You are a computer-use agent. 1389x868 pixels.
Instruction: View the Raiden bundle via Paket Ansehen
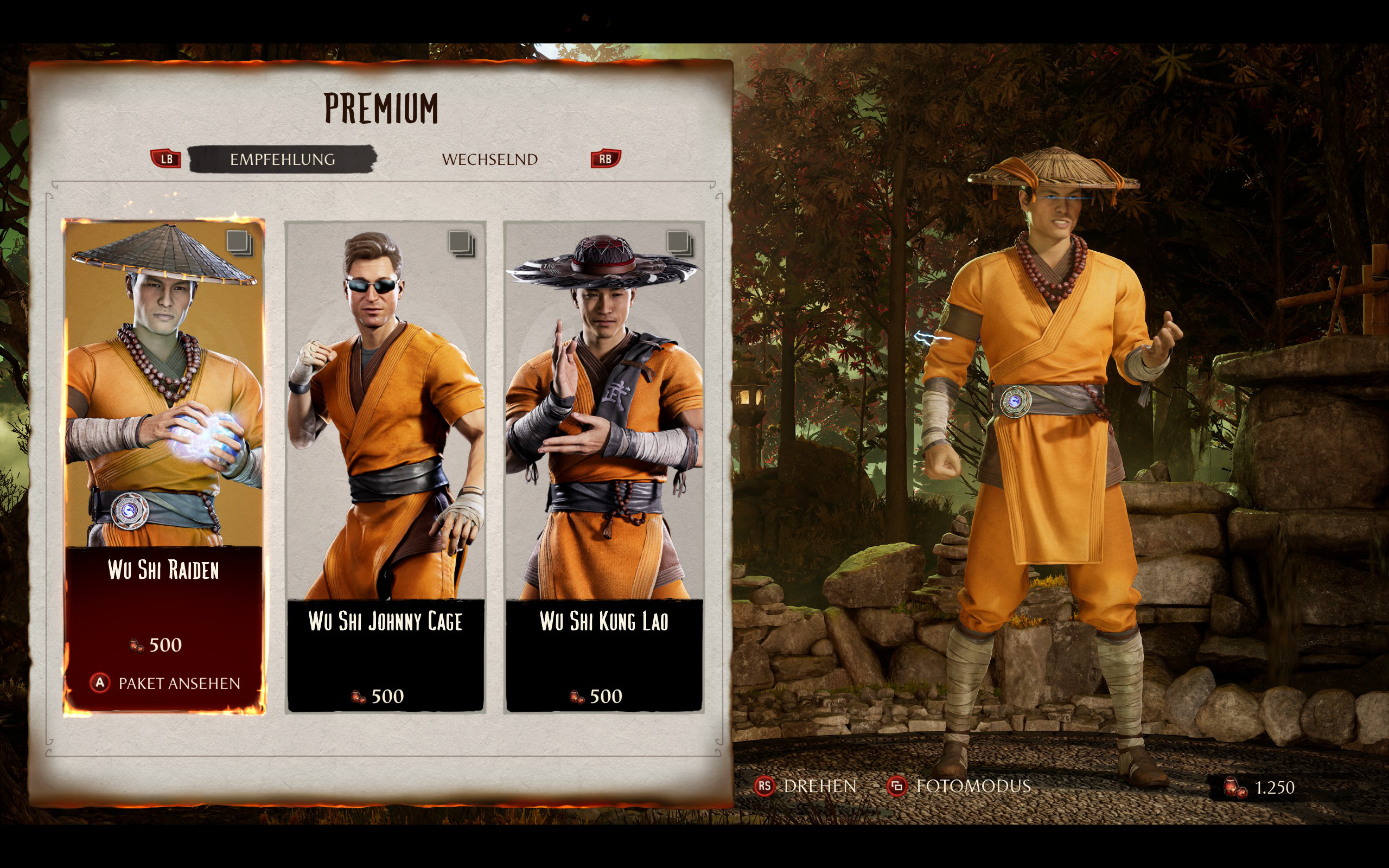[165, 683]
